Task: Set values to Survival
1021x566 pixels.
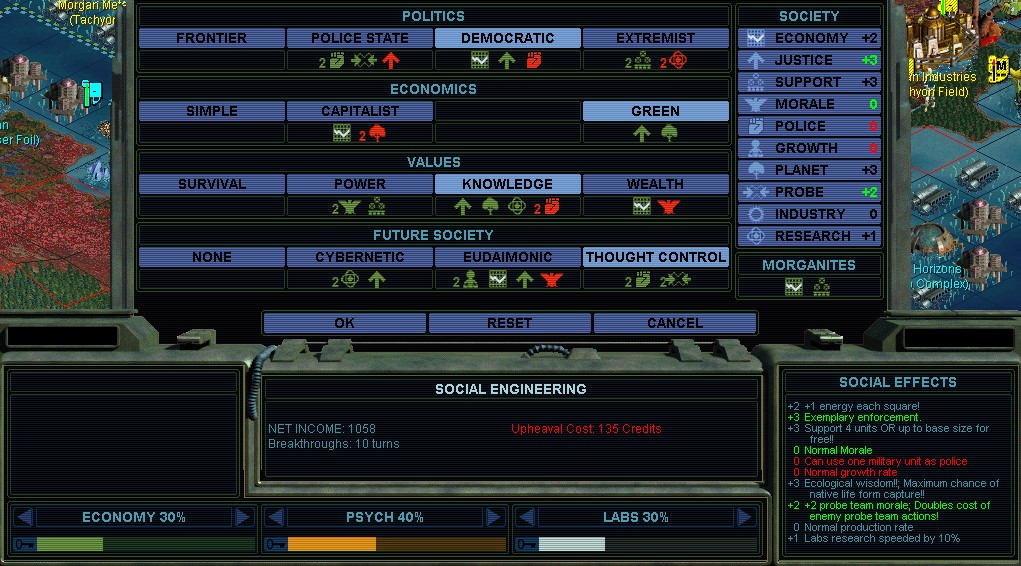Action: [211, 184]
